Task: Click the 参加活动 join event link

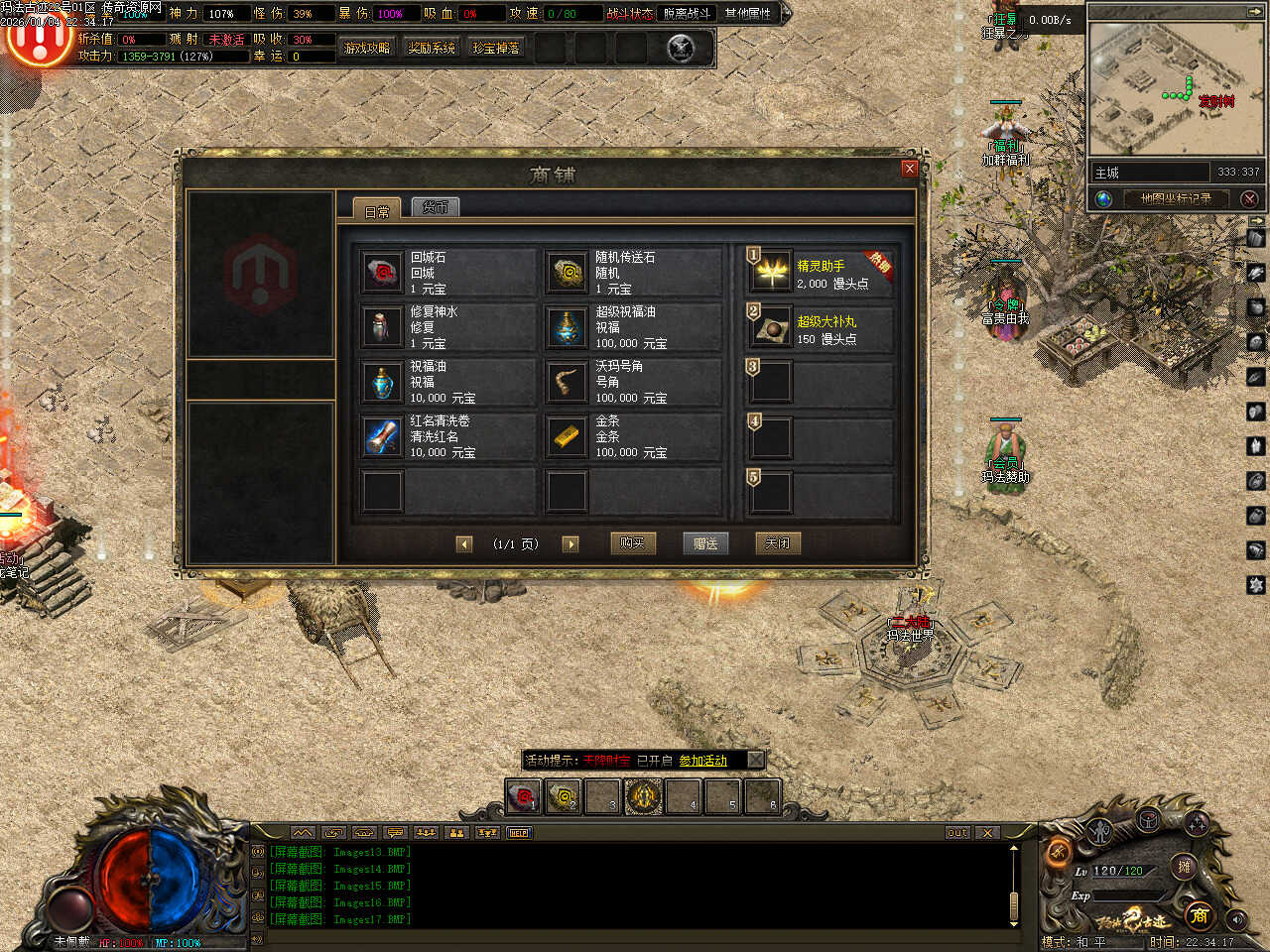Action: click(702, 761)
